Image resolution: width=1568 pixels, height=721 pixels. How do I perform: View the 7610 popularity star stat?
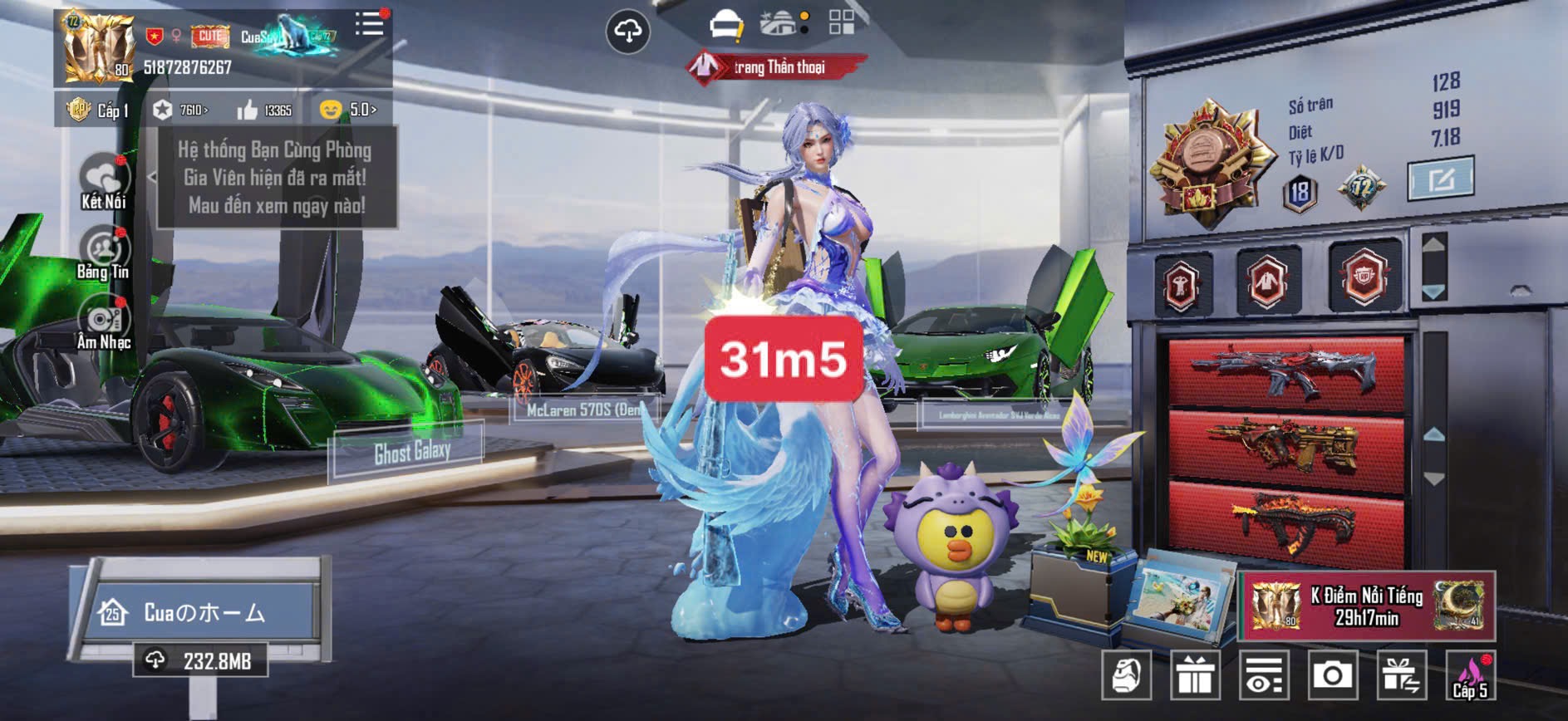(180, 110)
